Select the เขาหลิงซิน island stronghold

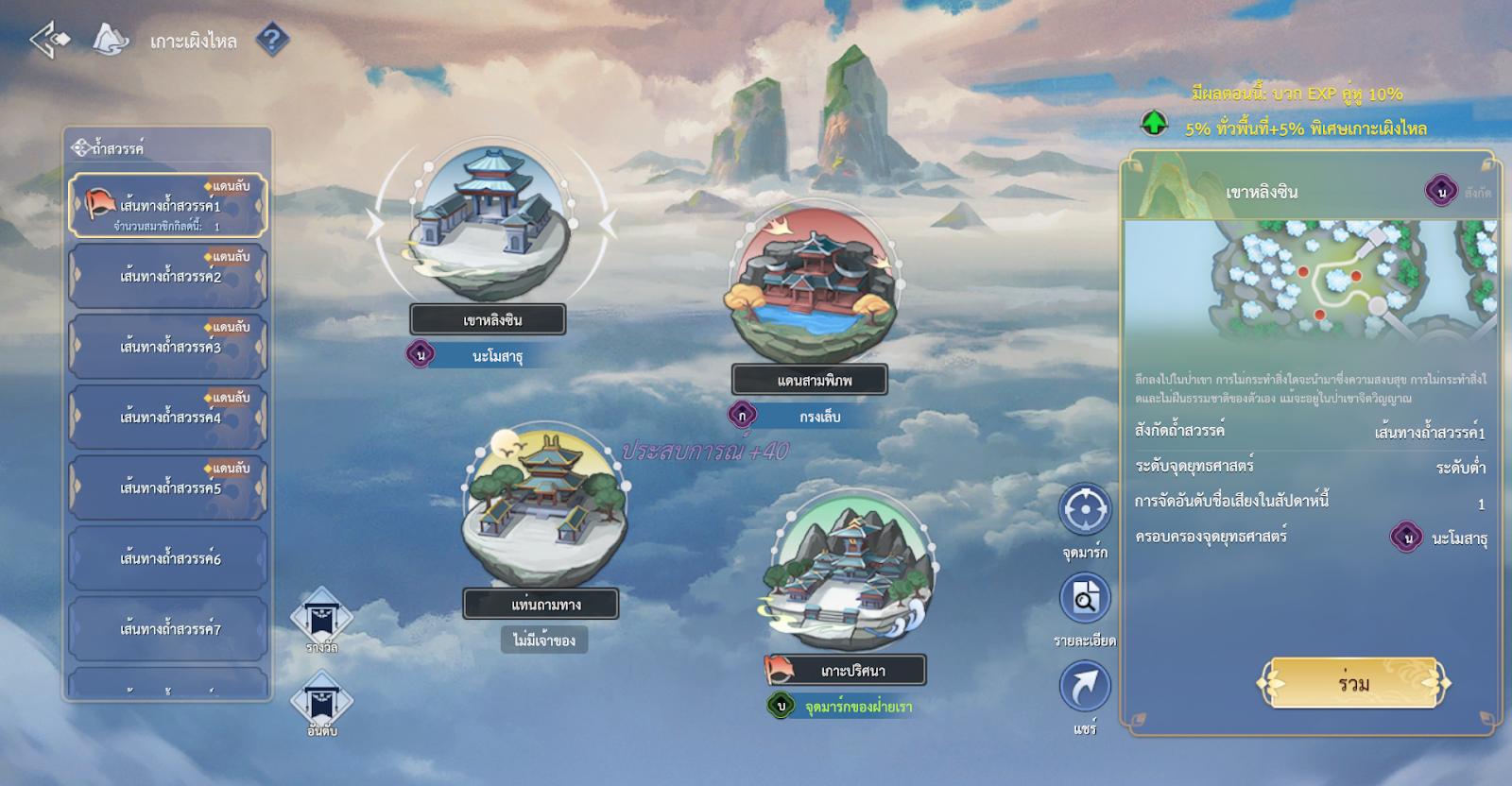(490, 225)
